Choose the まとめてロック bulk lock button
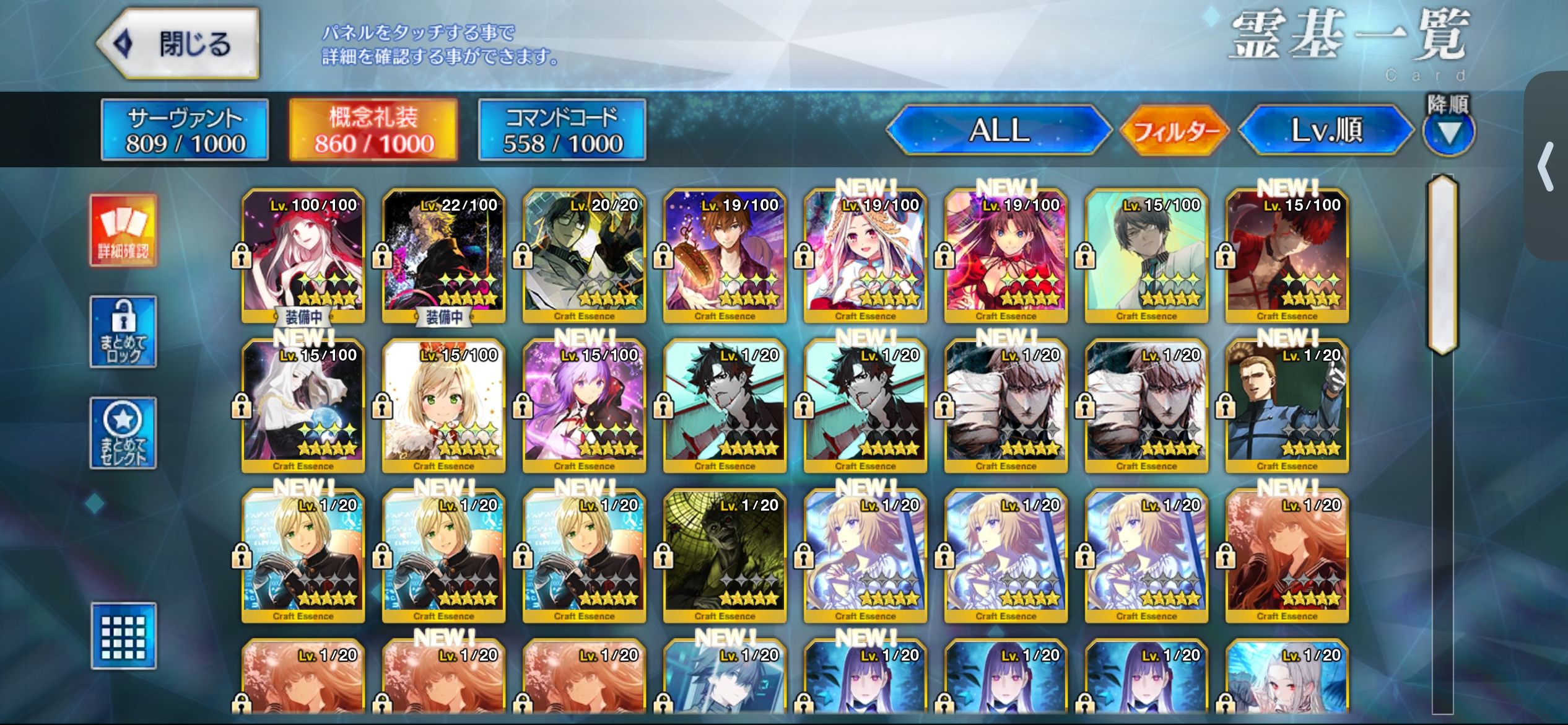1568x725 pixels. (x=123, y=332)
